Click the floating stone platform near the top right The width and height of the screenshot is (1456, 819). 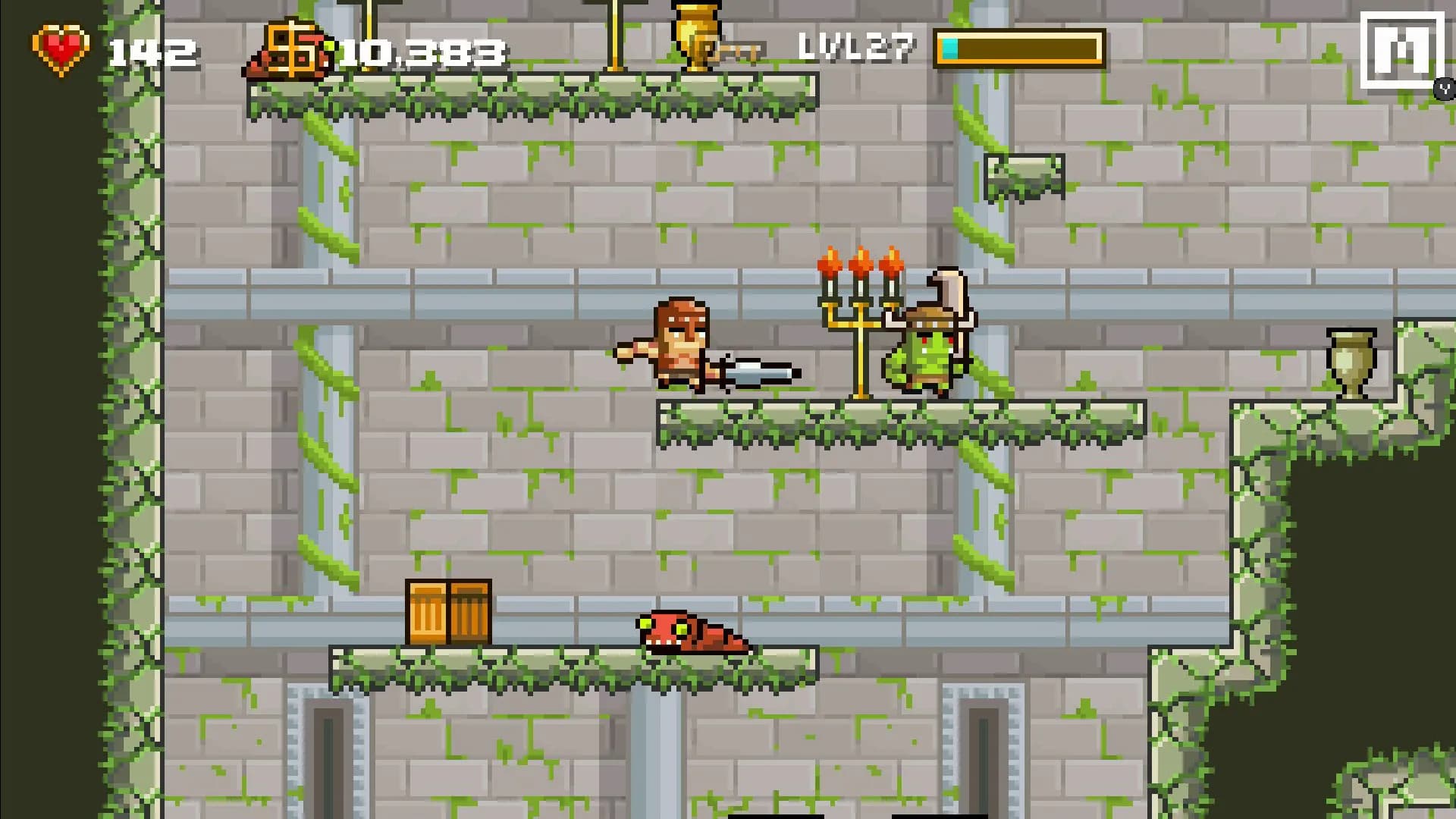(x=1024, y=176)
